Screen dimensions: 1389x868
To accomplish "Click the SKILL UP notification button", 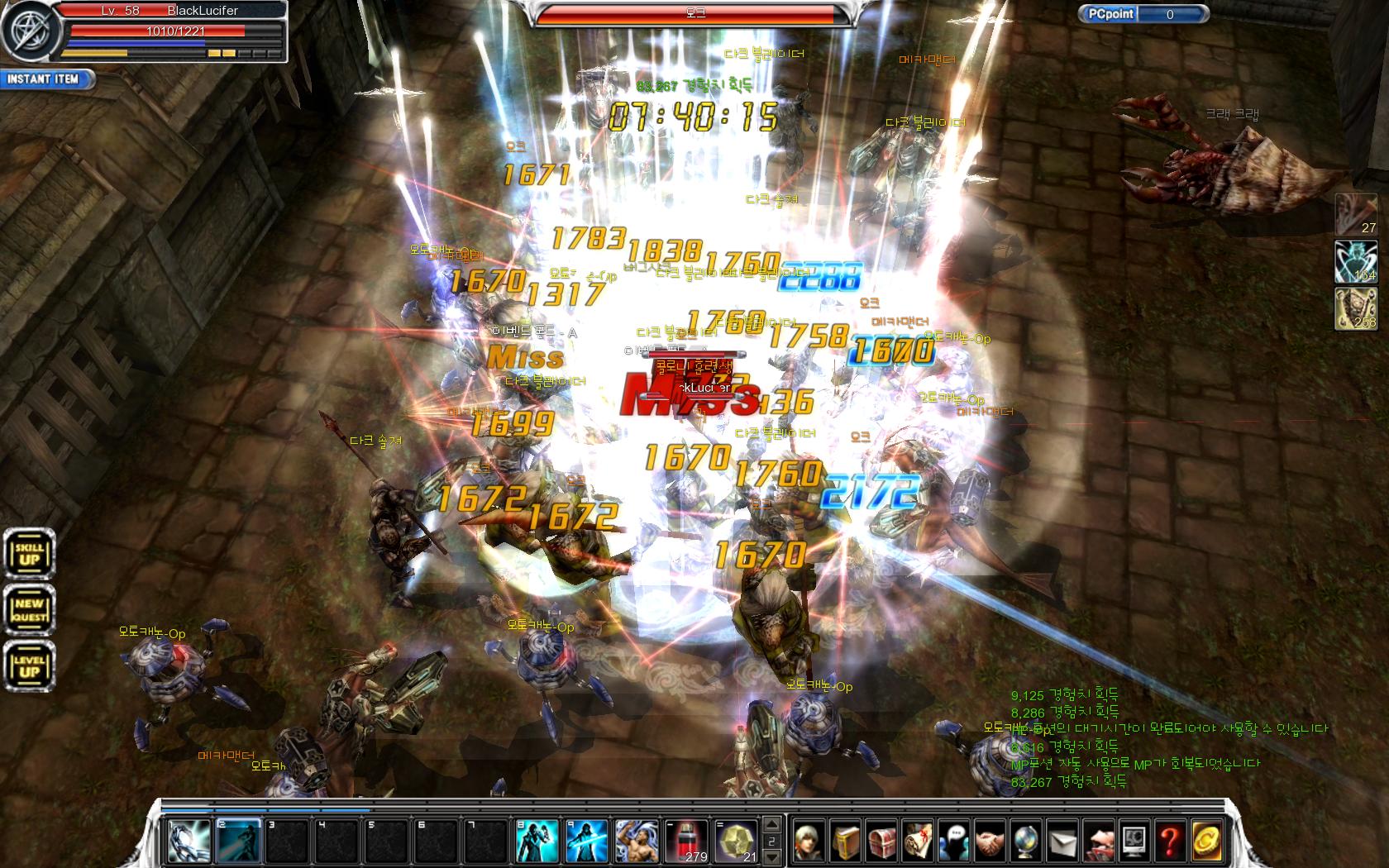I will (x=30, y=553).
